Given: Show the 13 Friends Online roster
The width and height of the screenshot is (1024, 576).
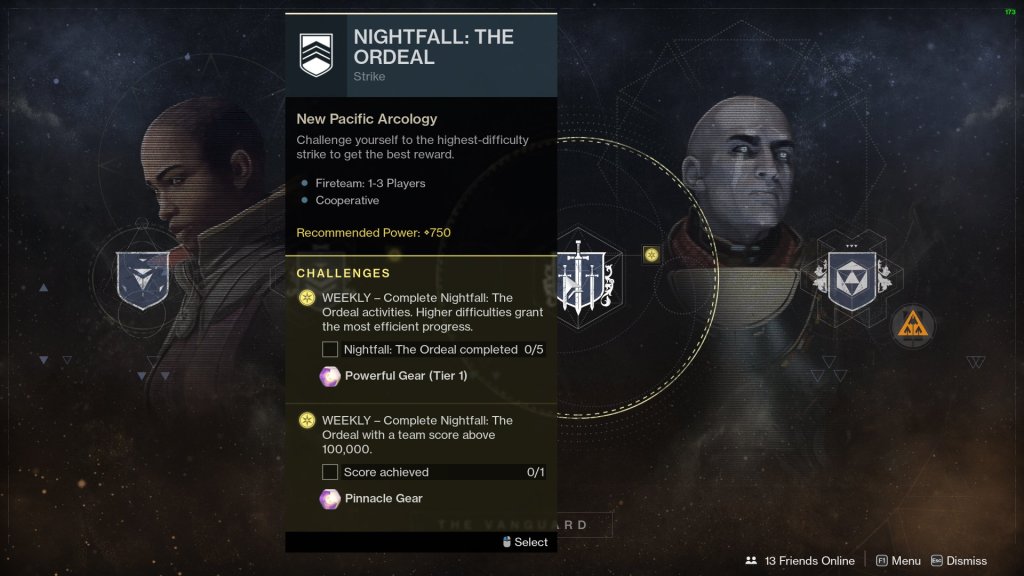Looking at the screenshot, I should pos(799,561).
